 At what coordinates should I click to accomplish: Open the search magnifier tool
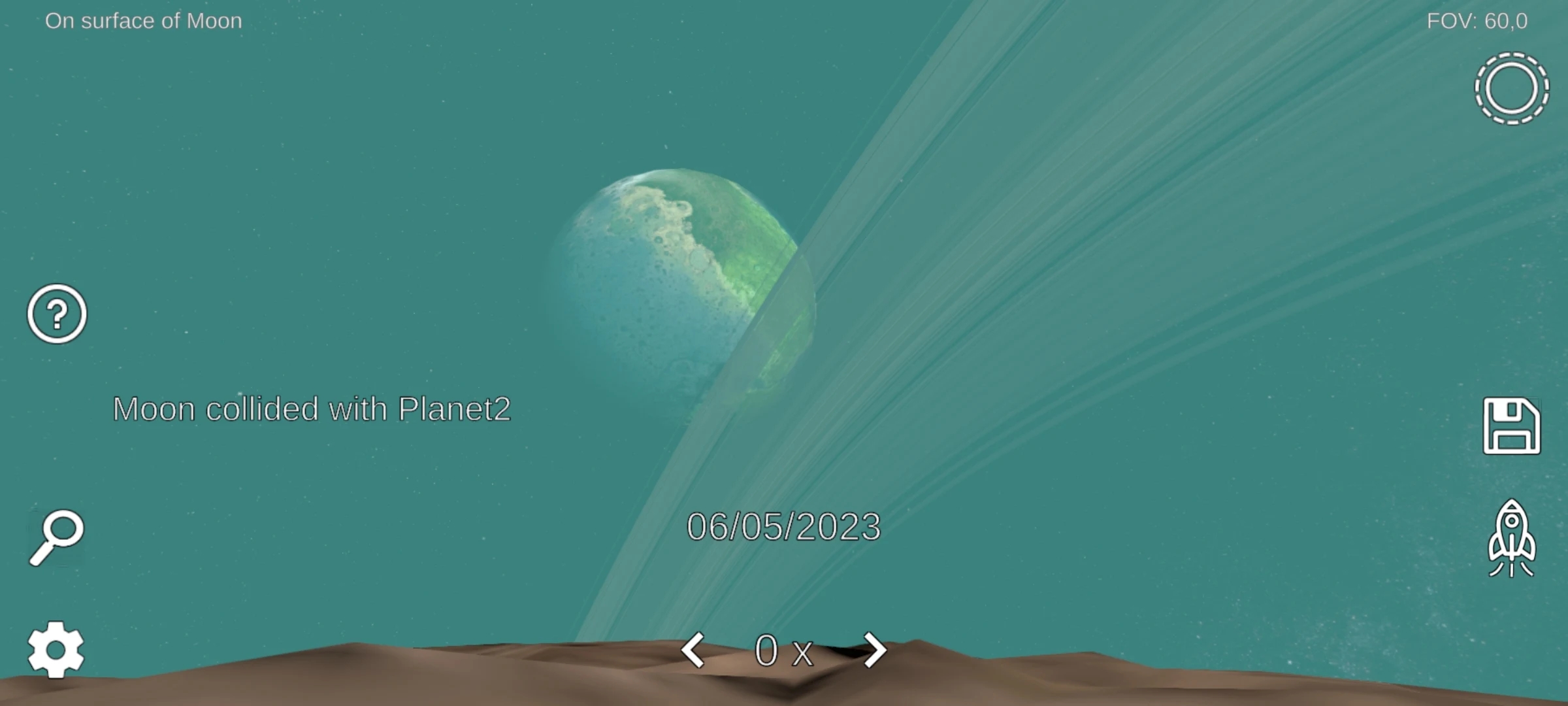point(57,536)
